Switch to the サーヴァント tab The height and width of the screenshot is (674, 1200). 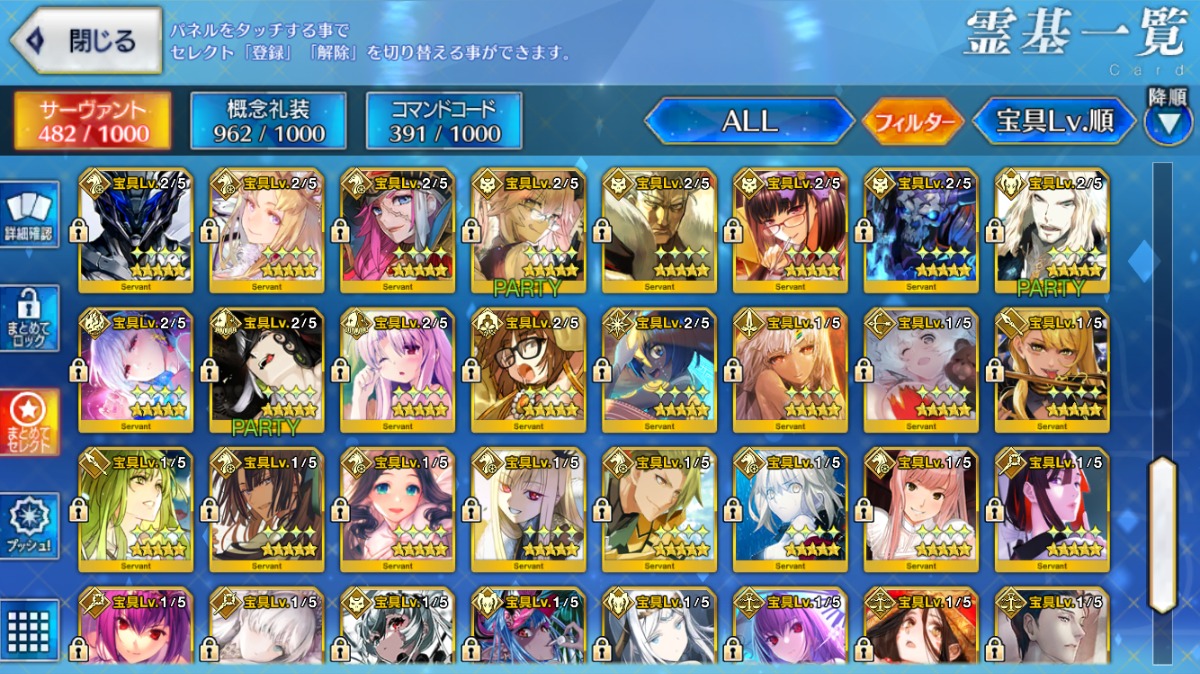point(92,121)
